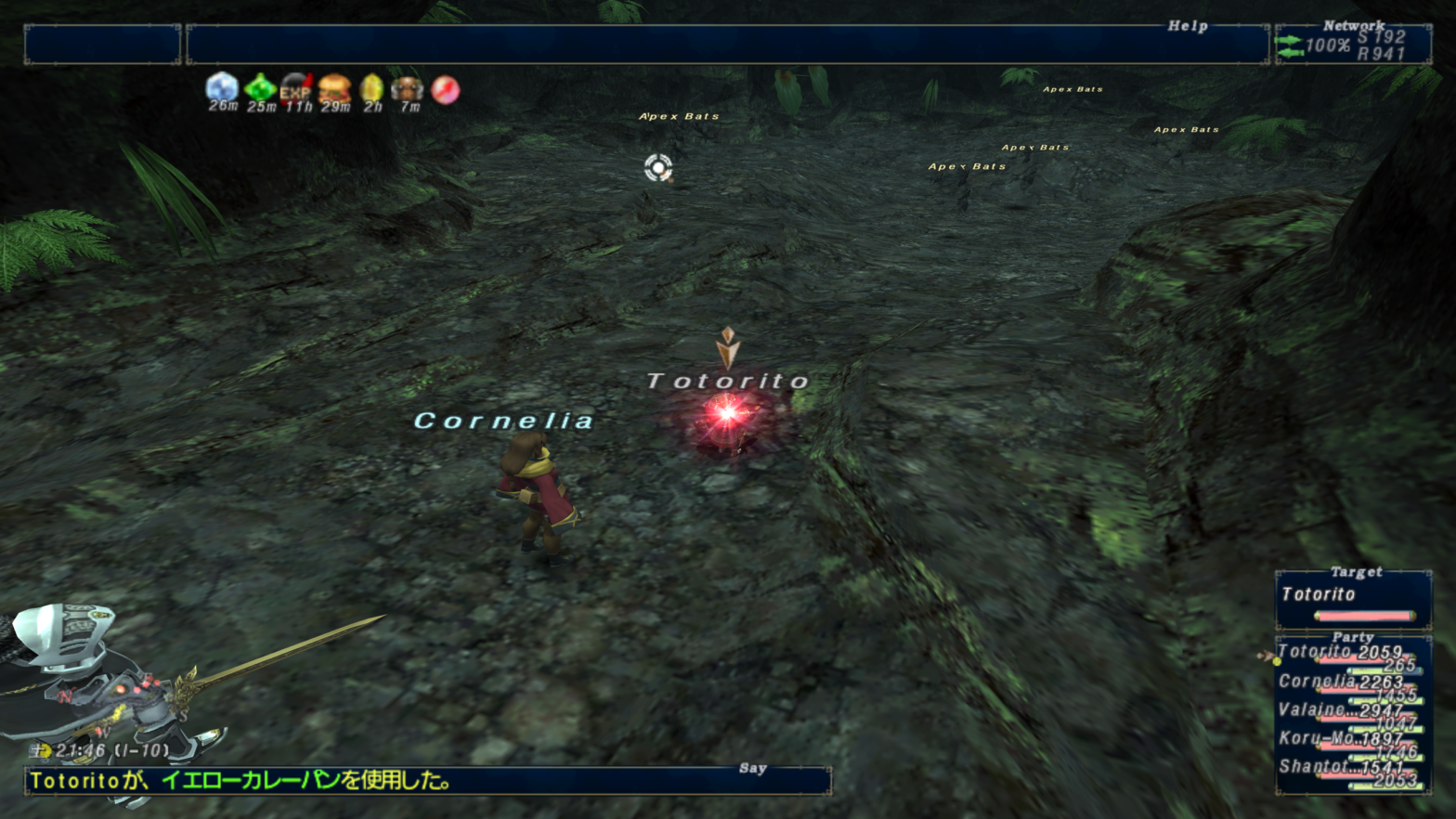1456x819 pixels.
Task: Click the blue ice crystal status icon
Action: (222, 89)
